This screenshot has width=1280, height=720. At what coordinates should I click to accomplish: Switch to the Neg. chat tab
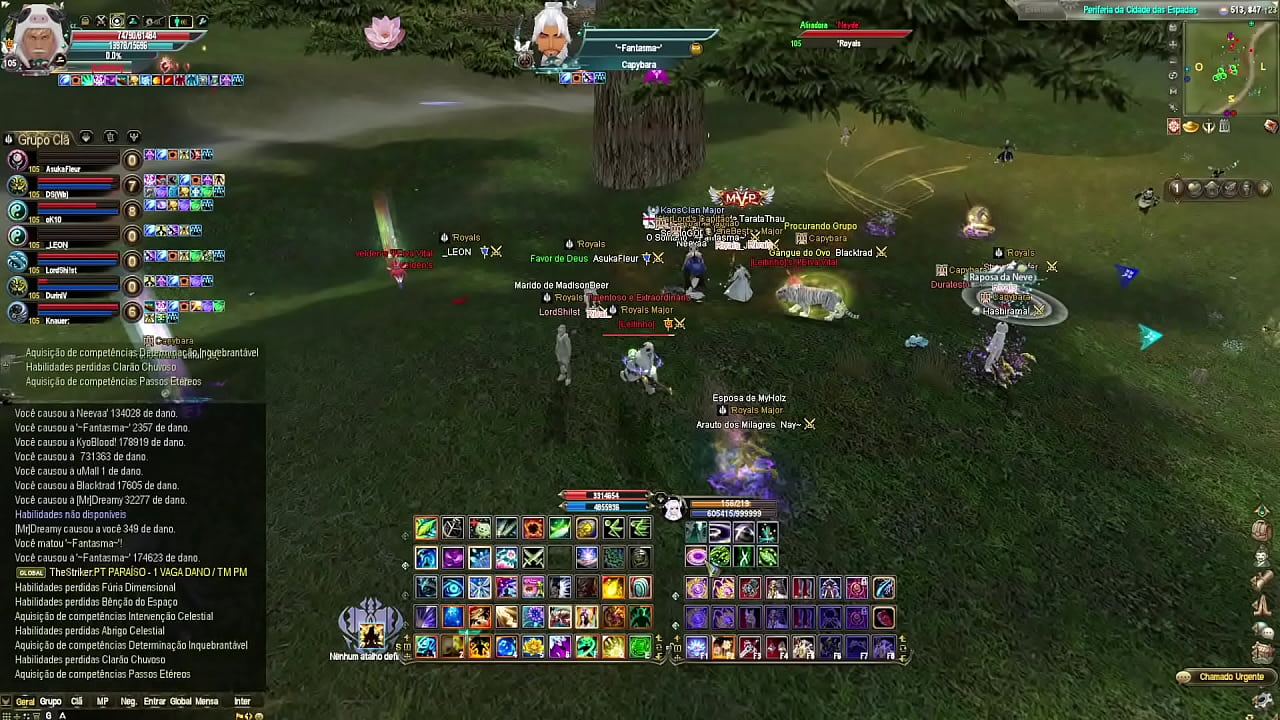point(128,702)
